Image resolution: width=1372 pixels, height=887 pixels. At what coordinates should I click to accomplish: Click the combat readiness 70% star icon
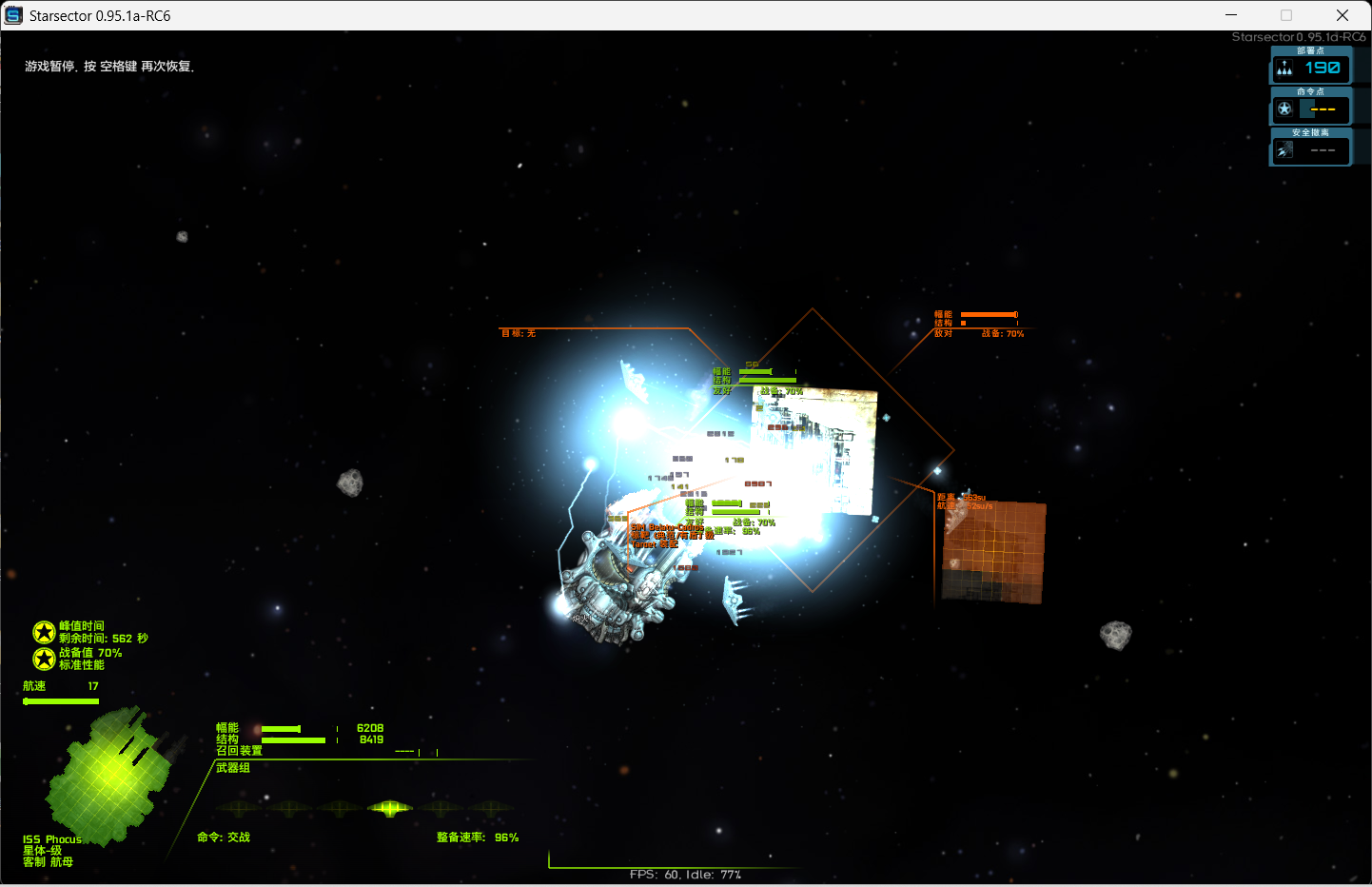[44, 659]
